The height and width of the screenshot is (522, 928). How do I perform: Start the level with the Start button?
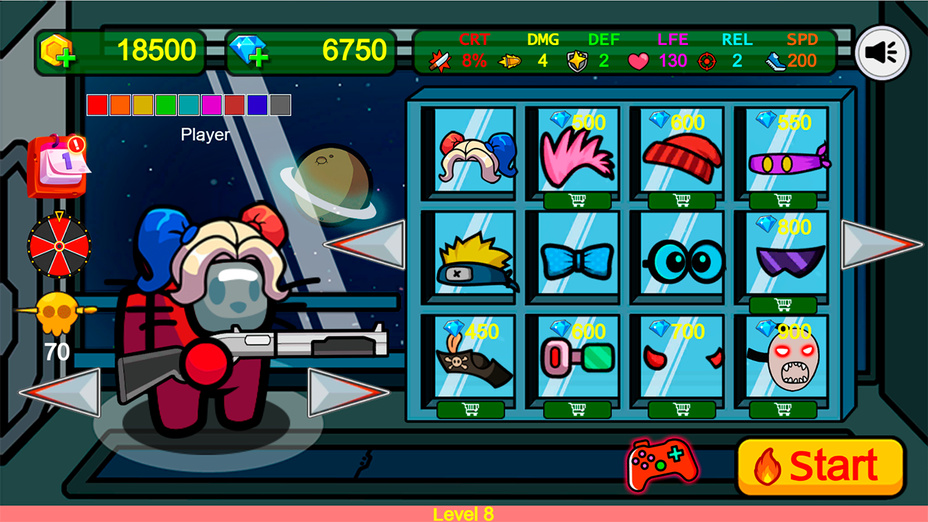point(820,466)
